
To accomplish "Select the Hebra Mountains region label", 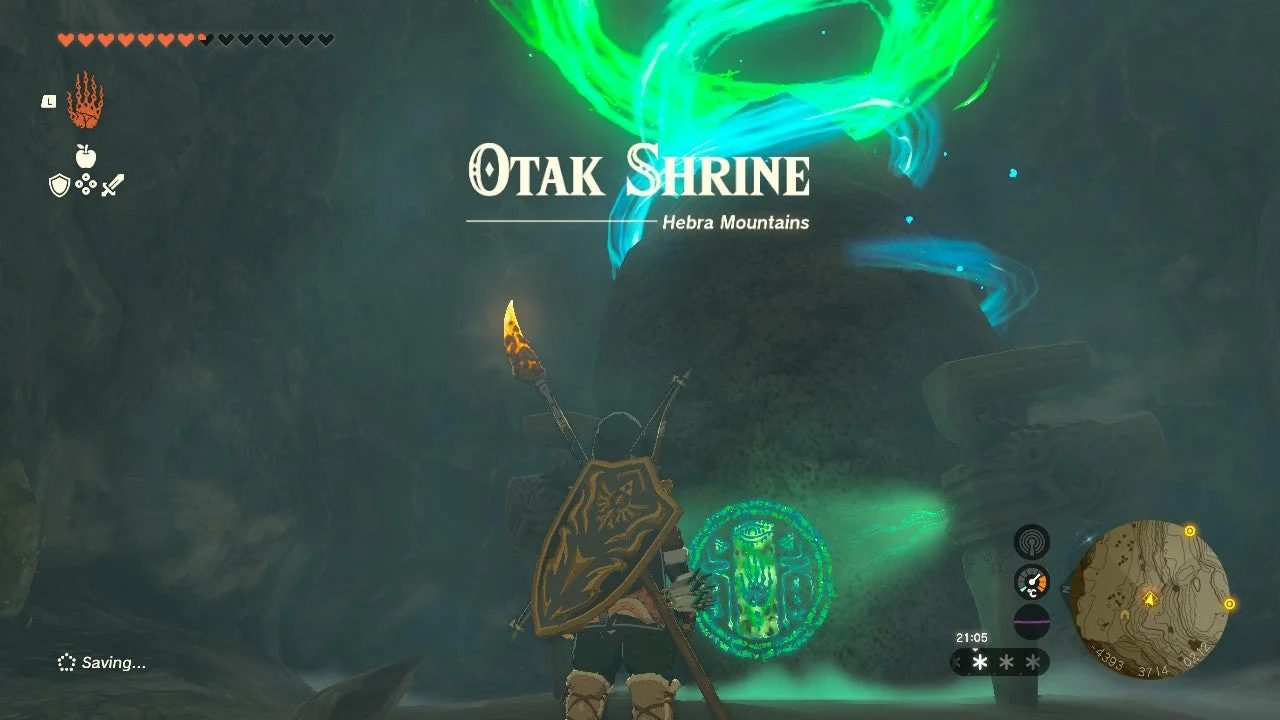I will 735,223.
